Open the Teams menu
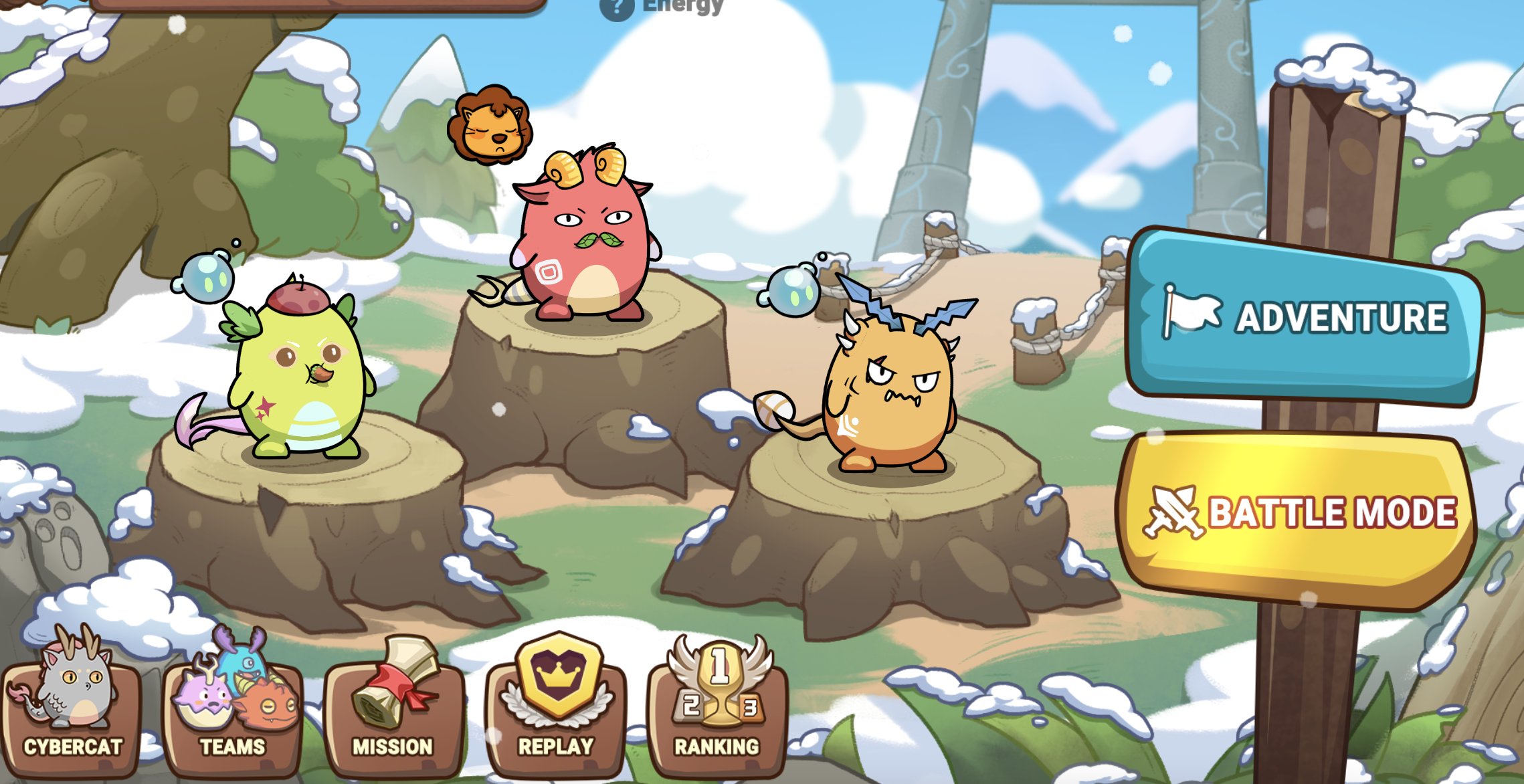The width and height of the screenshot is (1524, 784). pos(233,709)
